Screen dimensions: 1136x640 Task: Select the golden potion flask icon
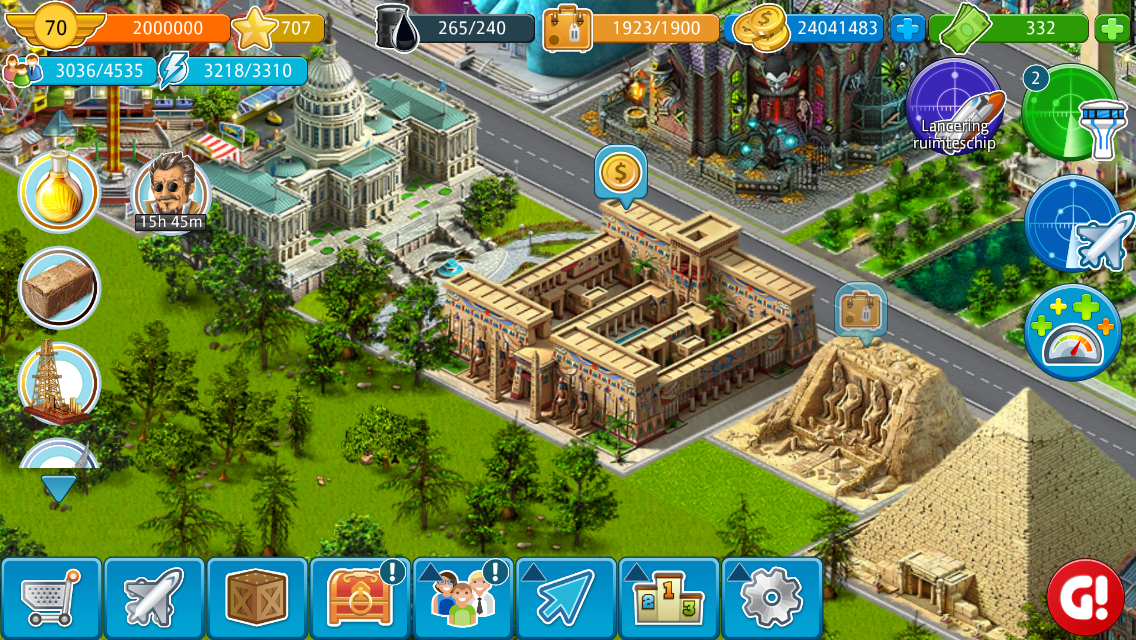click(x=59, y=190)
